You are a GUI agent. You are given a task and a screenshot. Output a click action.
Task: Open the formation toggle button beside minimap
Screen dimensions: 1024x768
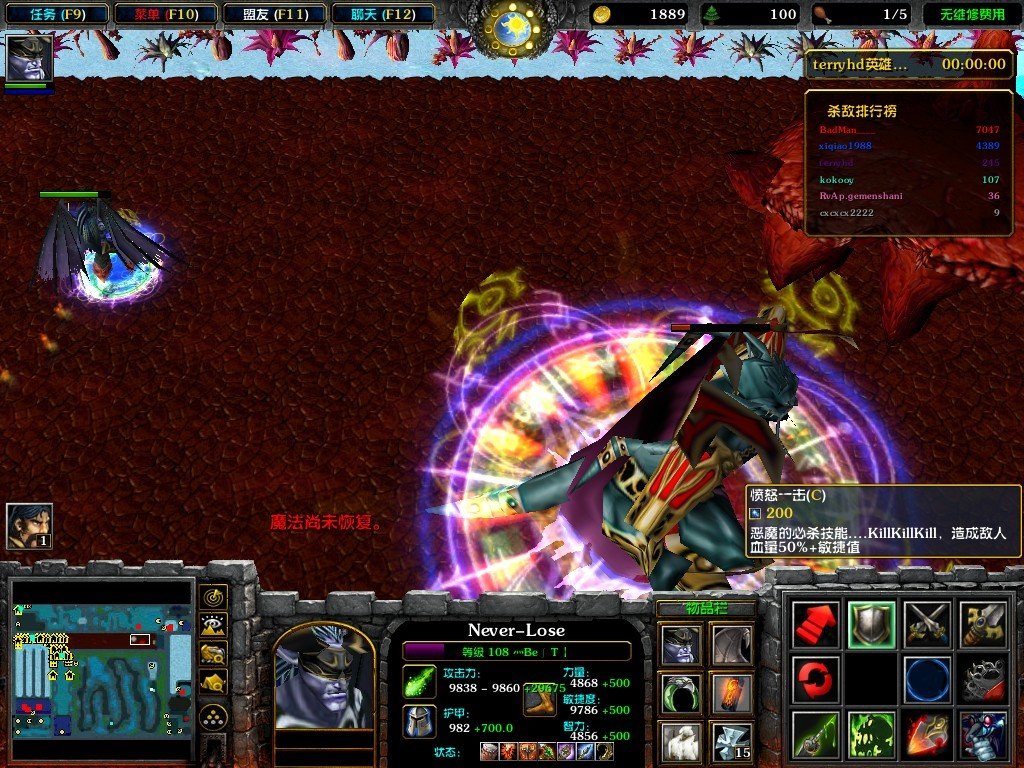[x=212, y=715]
